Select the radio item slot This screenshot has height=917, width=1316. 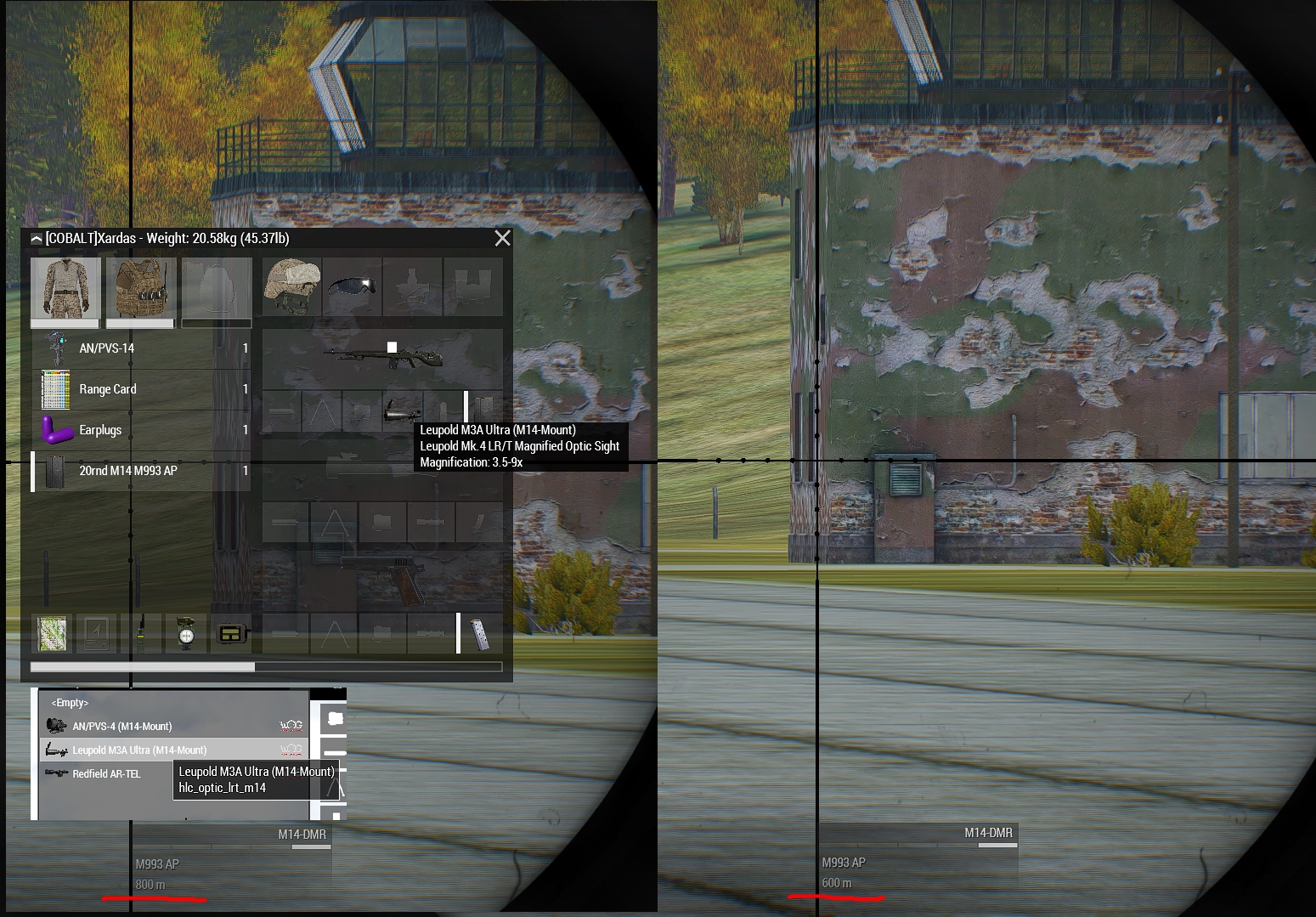coord(142,633)
